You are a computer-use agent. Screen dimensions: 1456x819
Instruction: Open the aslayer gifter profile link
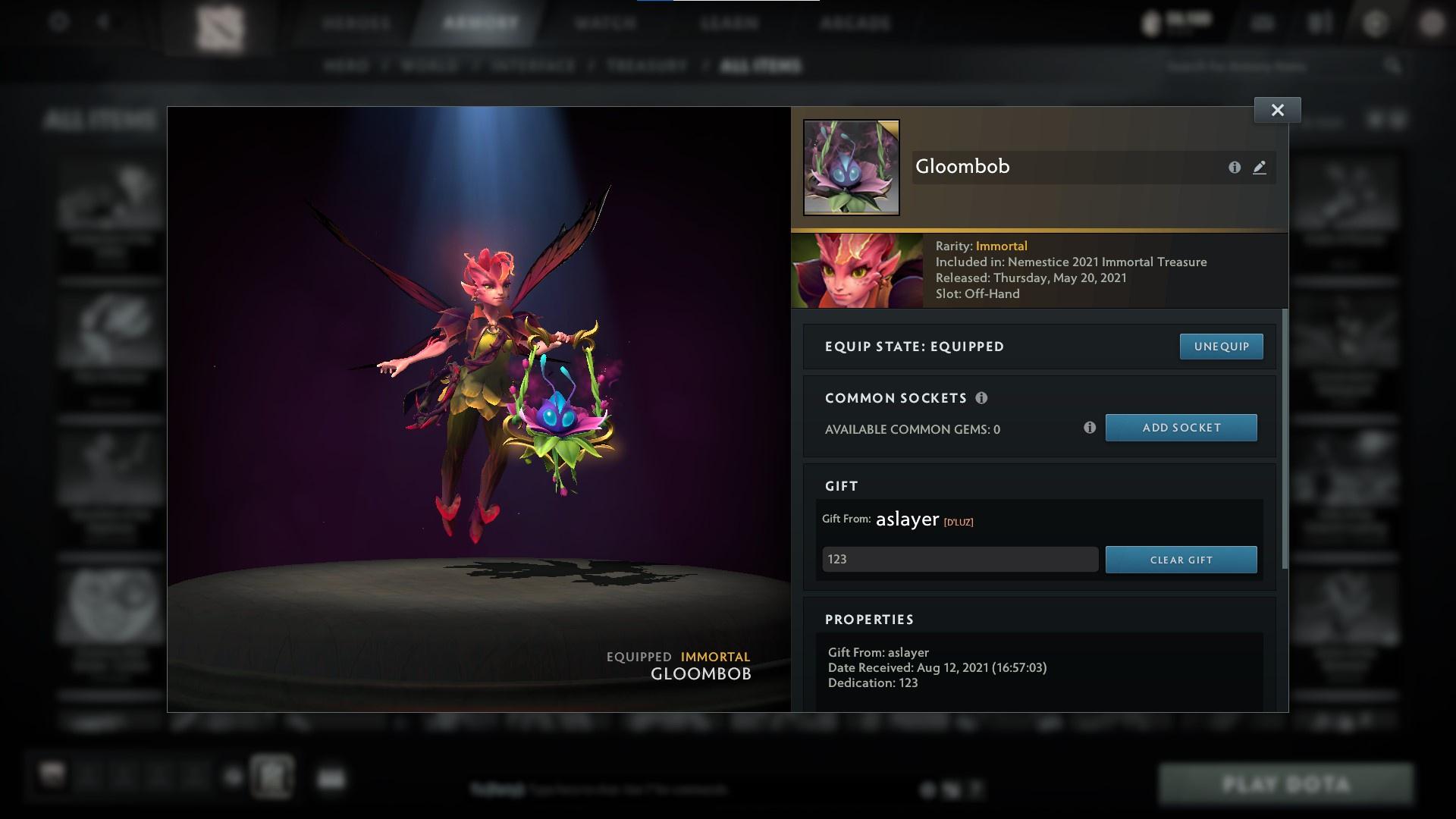pyautogui.click(x=907, y=519)
